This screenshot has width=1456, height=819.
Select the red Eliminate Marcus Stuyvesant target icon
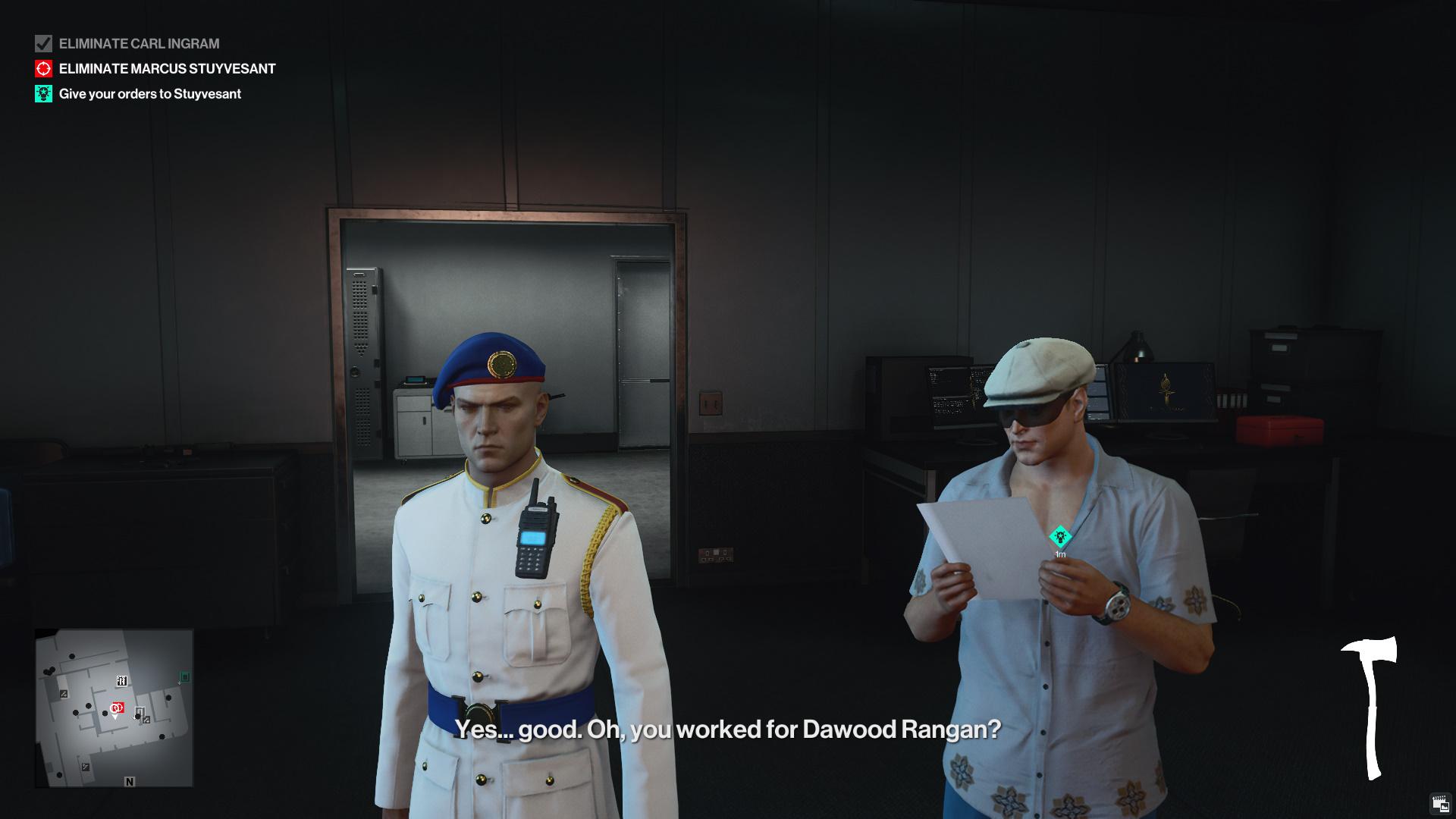point(43,69)
